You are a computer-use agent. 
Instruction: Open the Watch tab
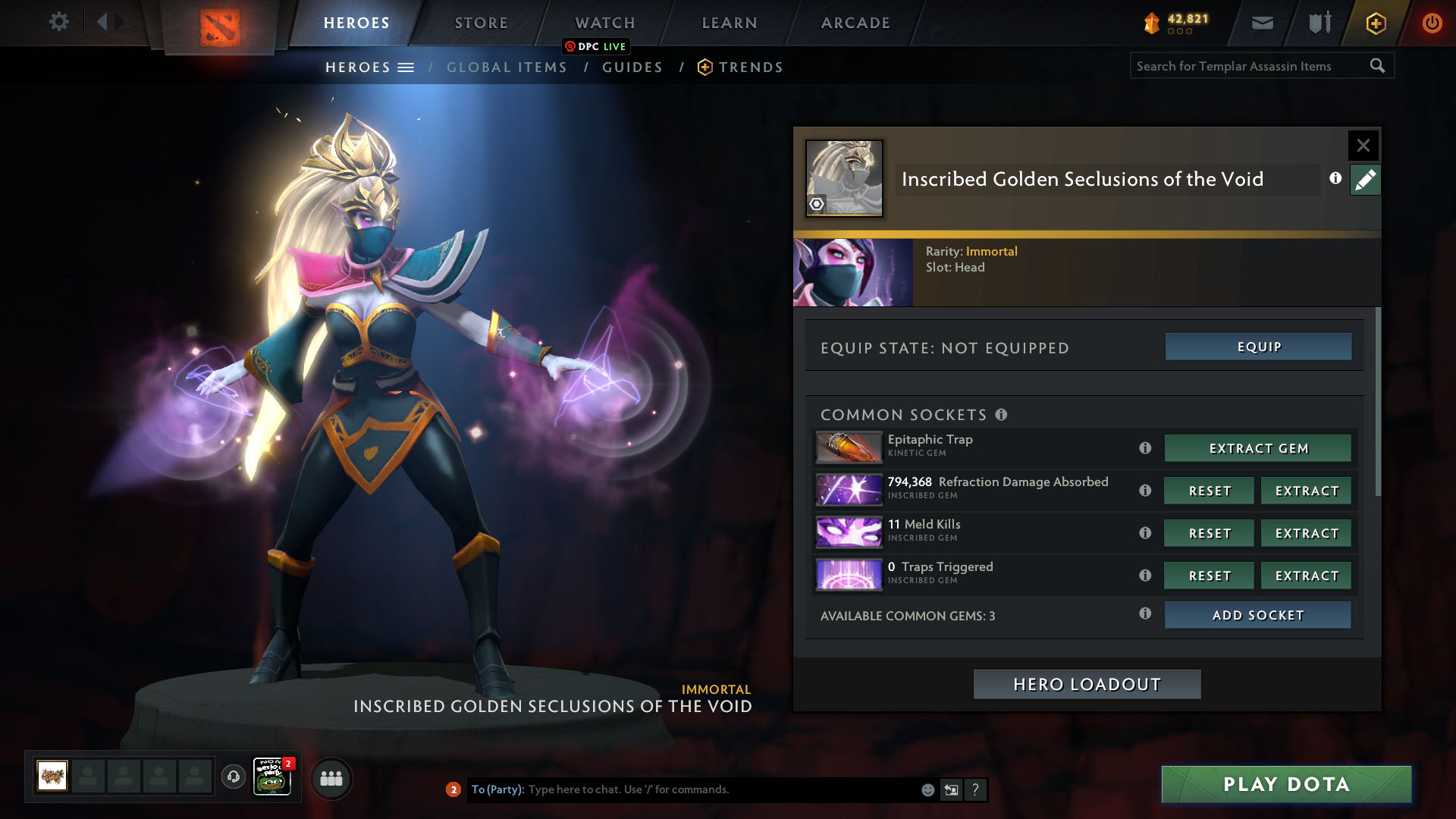tap(605, 23)
